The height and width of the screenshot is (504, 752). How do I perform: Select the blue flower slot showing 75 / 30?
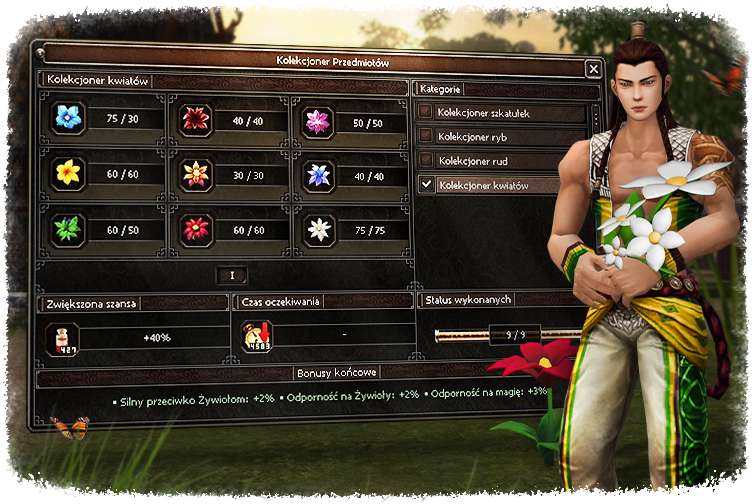69,118
